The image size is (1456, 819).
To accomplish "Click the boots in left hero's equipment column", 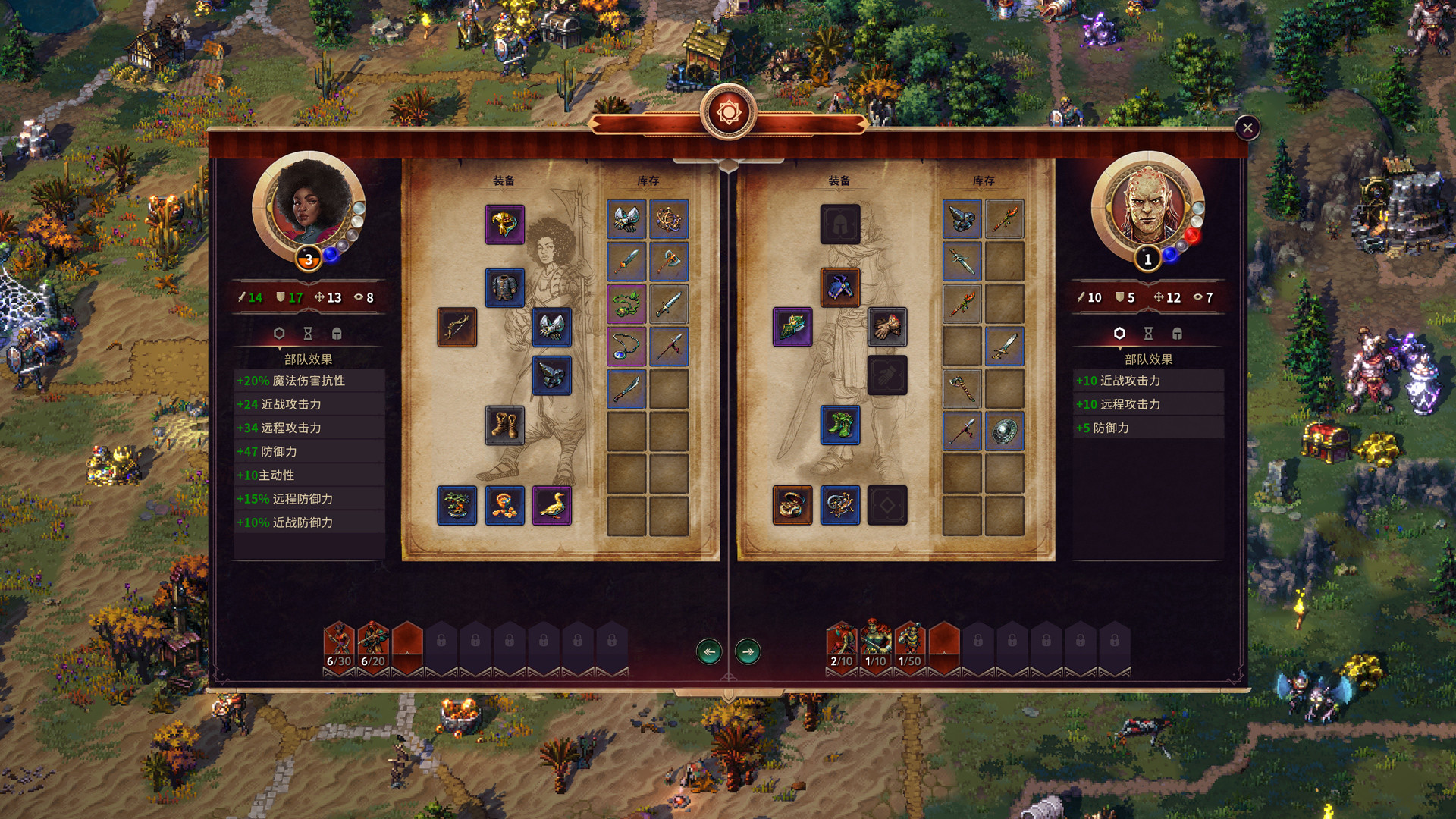I will [x=506, y=425].
